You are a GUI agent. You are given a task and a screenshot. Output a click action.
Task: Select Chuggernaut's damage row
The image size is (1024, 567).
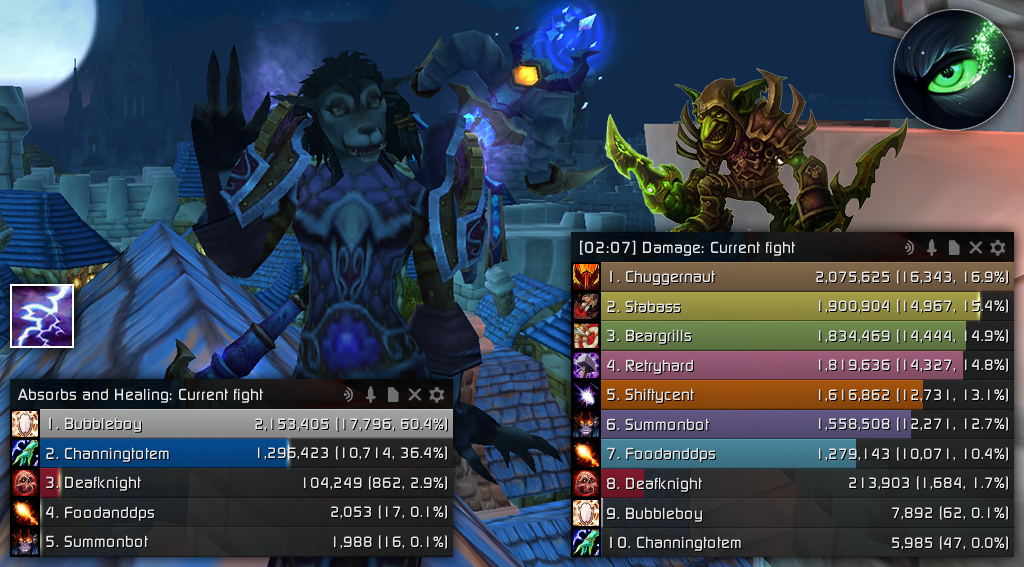[792, 277]
